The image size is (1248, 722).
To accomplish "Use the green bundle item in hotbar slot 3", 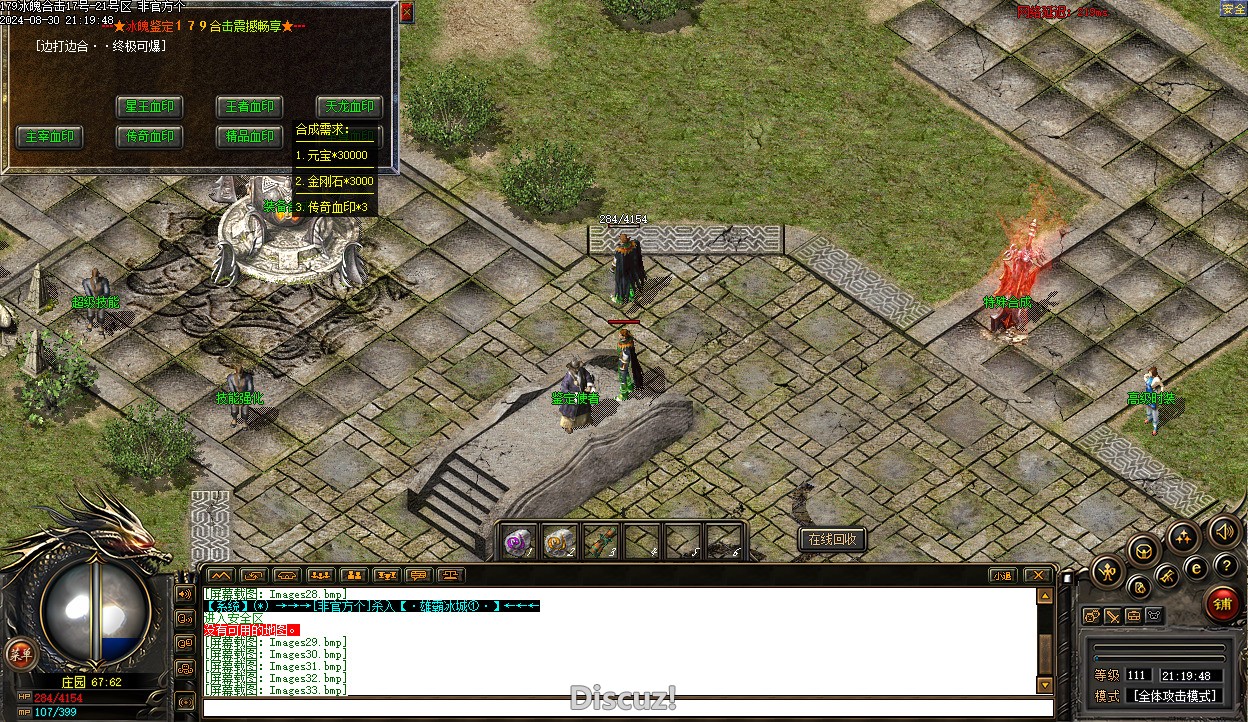I will coord(600,541).
